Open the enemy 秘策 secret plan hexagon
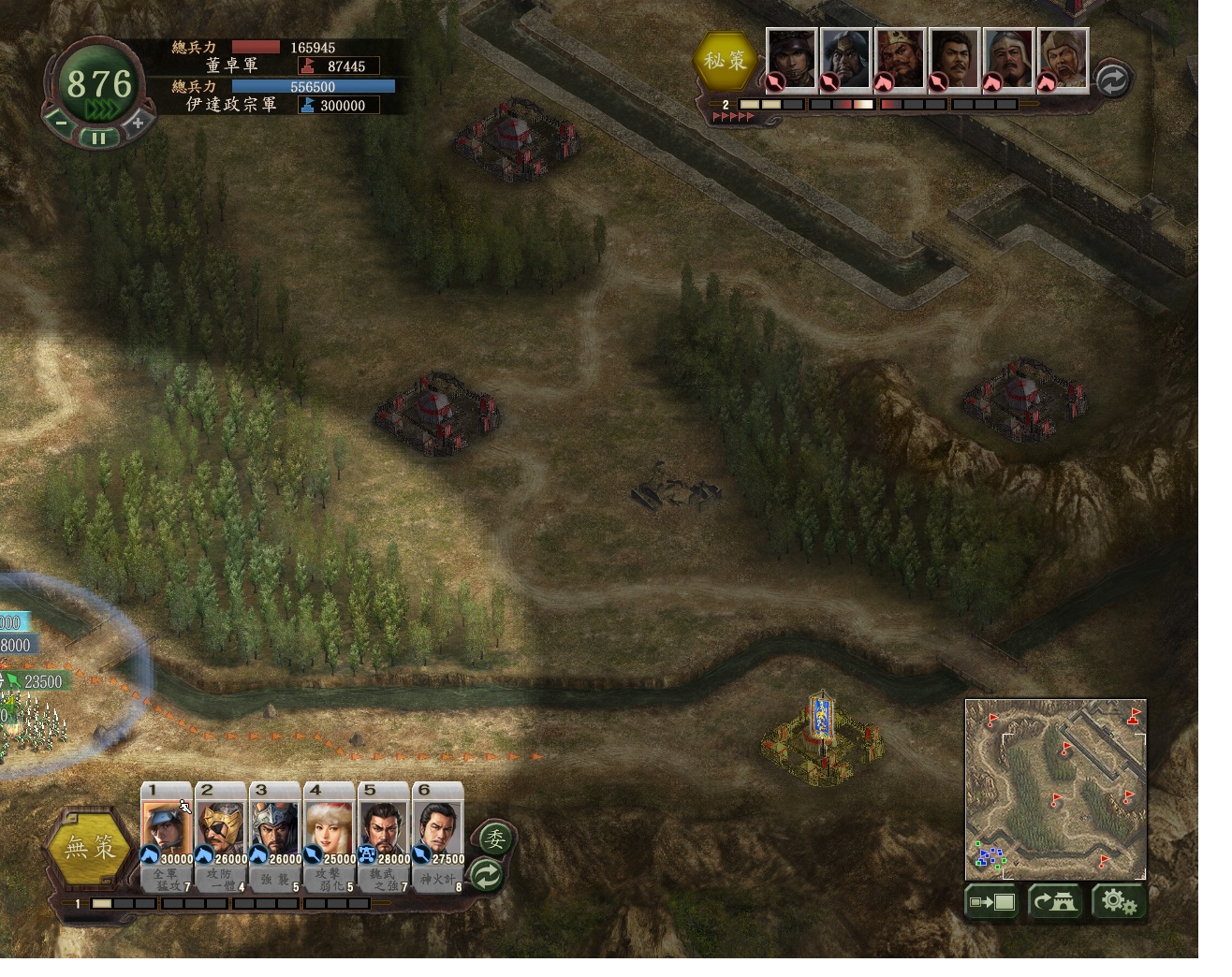The image size is (1232, 977). click(726, 60)
